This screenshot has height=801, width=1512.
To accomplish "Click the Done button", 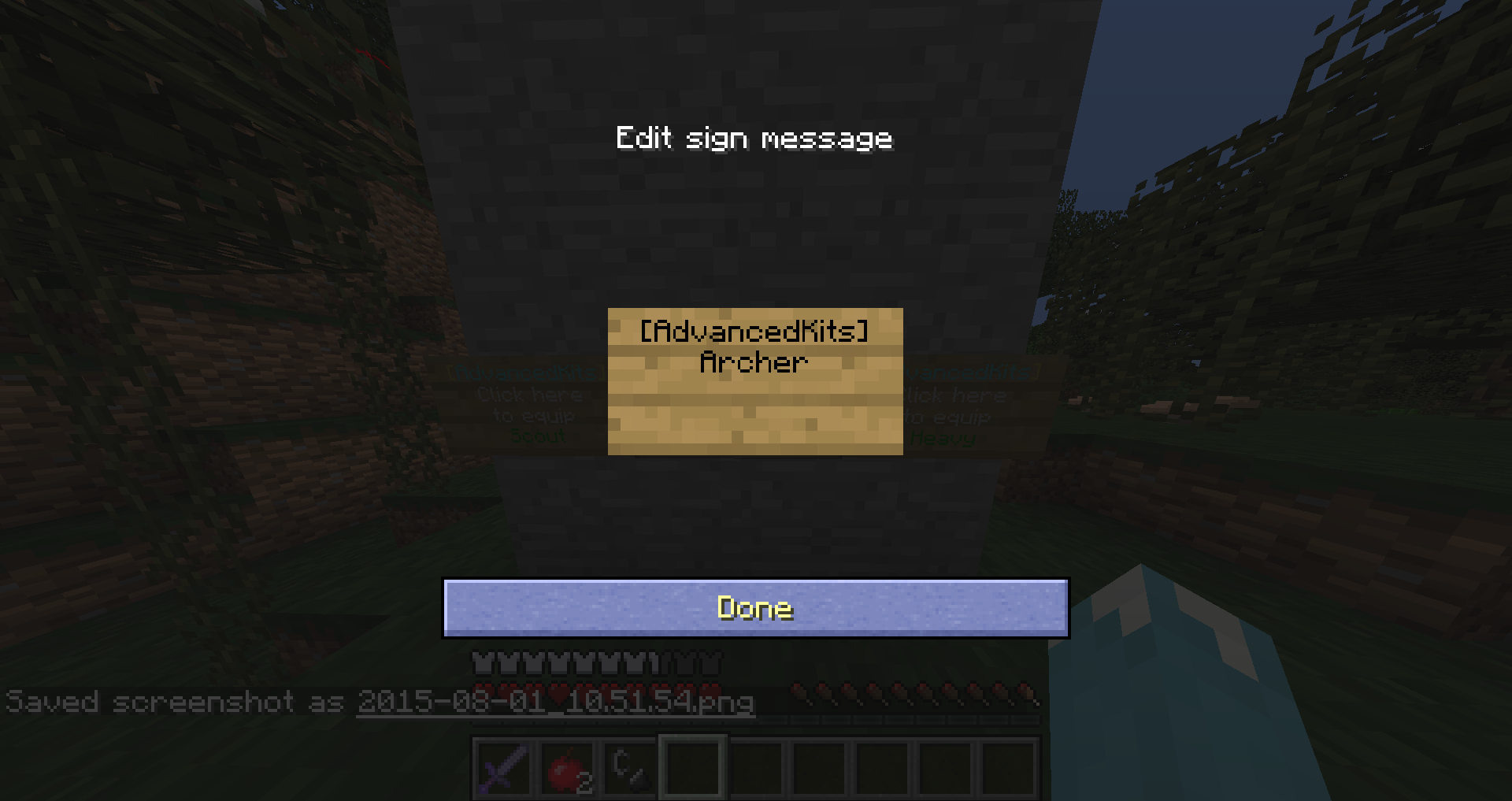I will (x=754, y=607).
